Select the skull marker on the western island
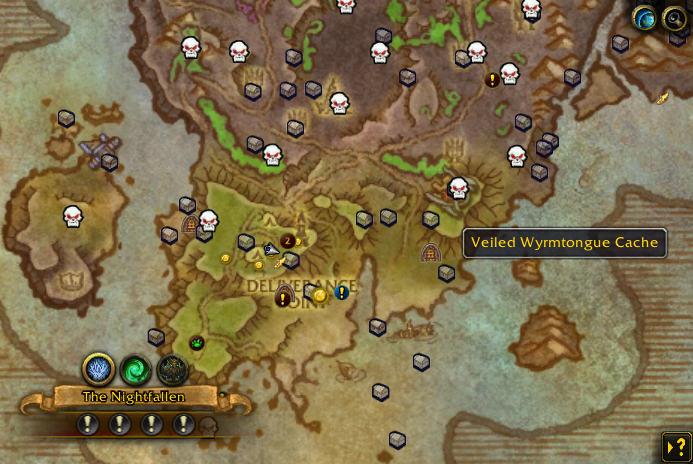The width and height of the screenshot is (693, 464). tap(72, 215)
